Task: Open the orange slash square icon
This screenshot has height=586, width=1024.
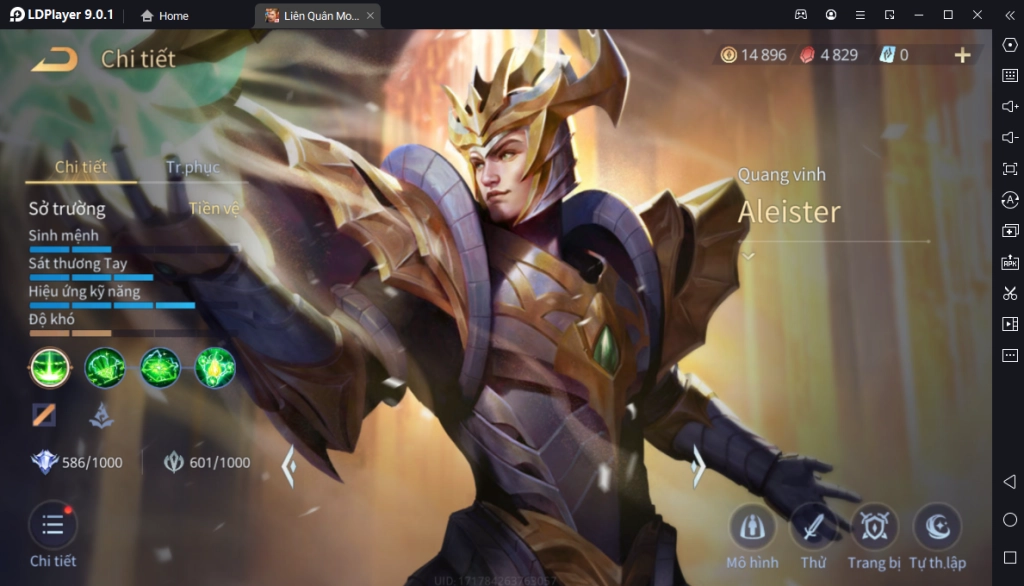Action: tap(44, 415)
